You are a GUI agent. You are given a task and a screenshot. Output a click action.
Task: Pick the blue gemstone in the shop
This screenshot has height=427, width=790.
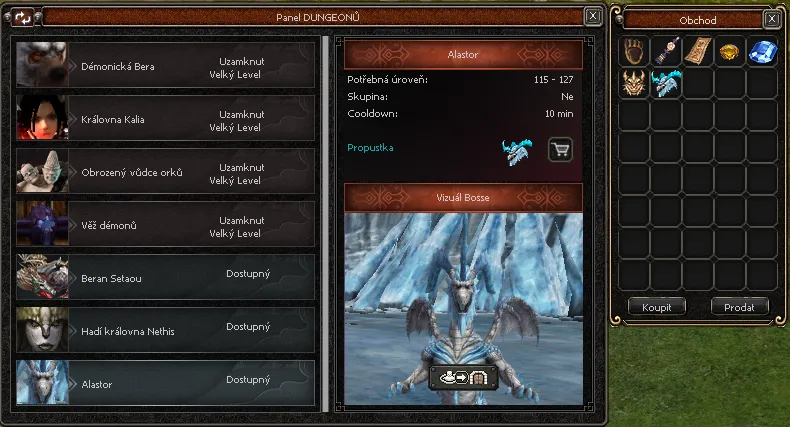[x=761, y=52]
